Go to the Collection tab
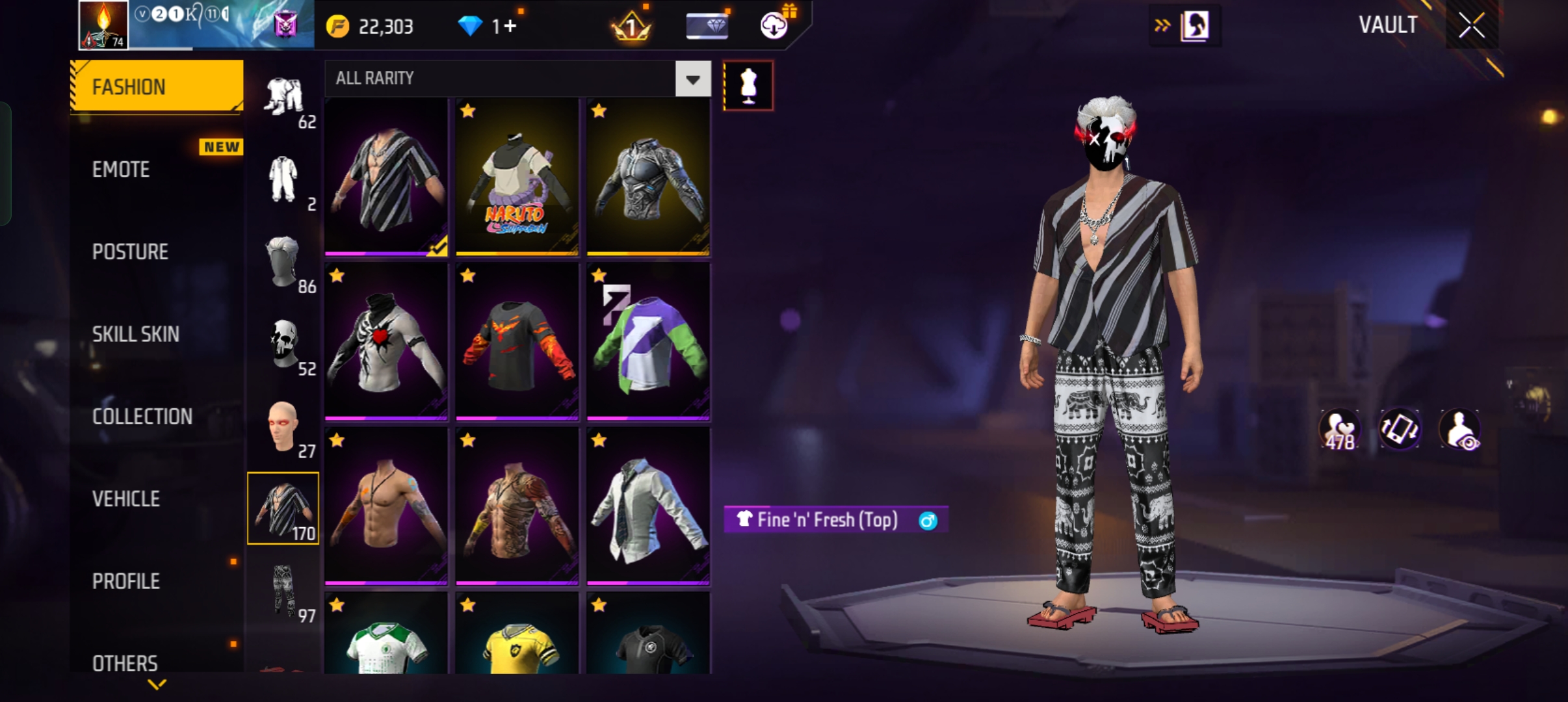The height and width of the screenshot is (702, 1568). (142, 417)
